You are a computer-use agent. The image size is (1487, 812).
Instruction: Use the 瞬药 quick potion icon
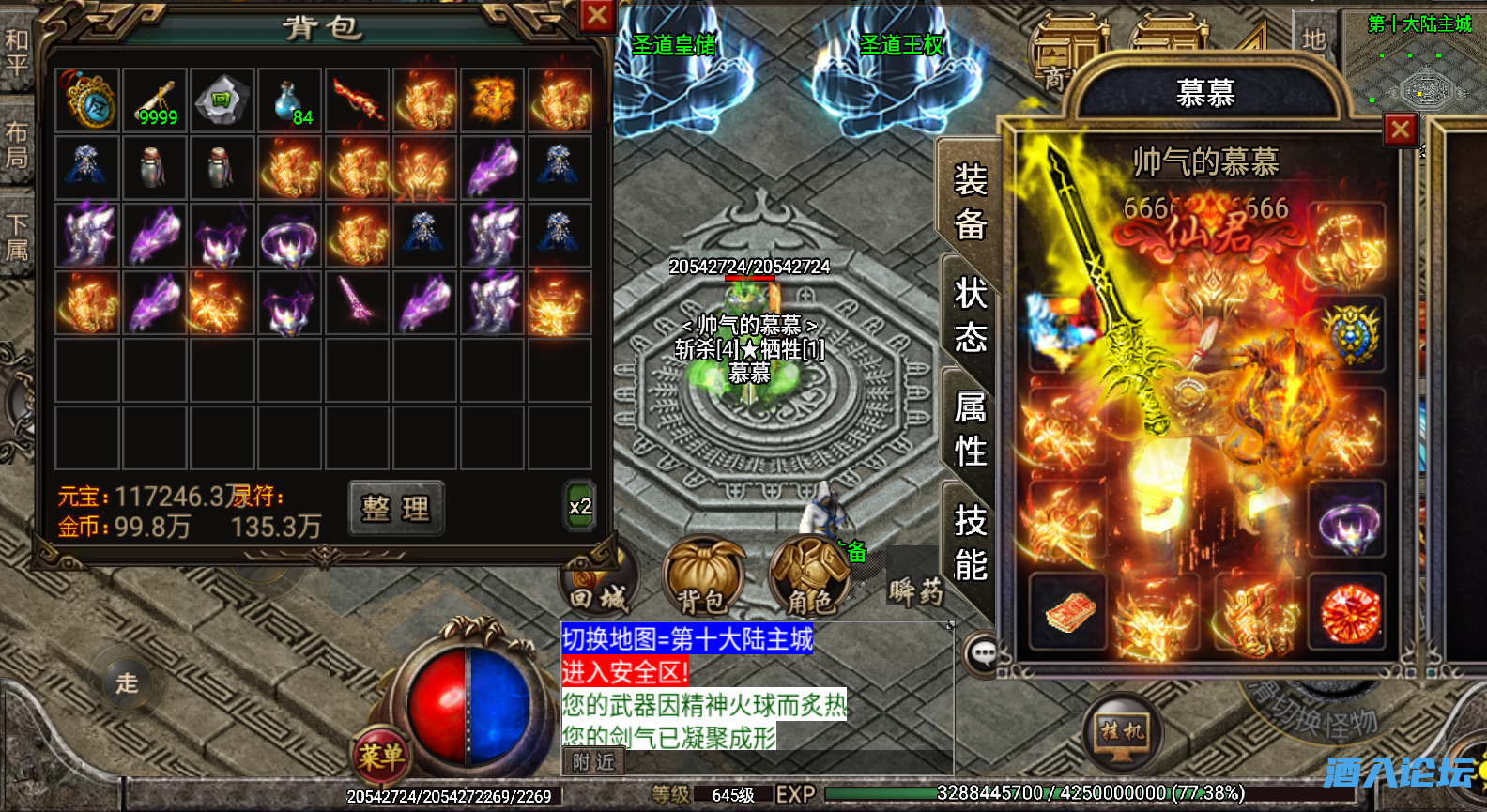click(x=915, y=591)
